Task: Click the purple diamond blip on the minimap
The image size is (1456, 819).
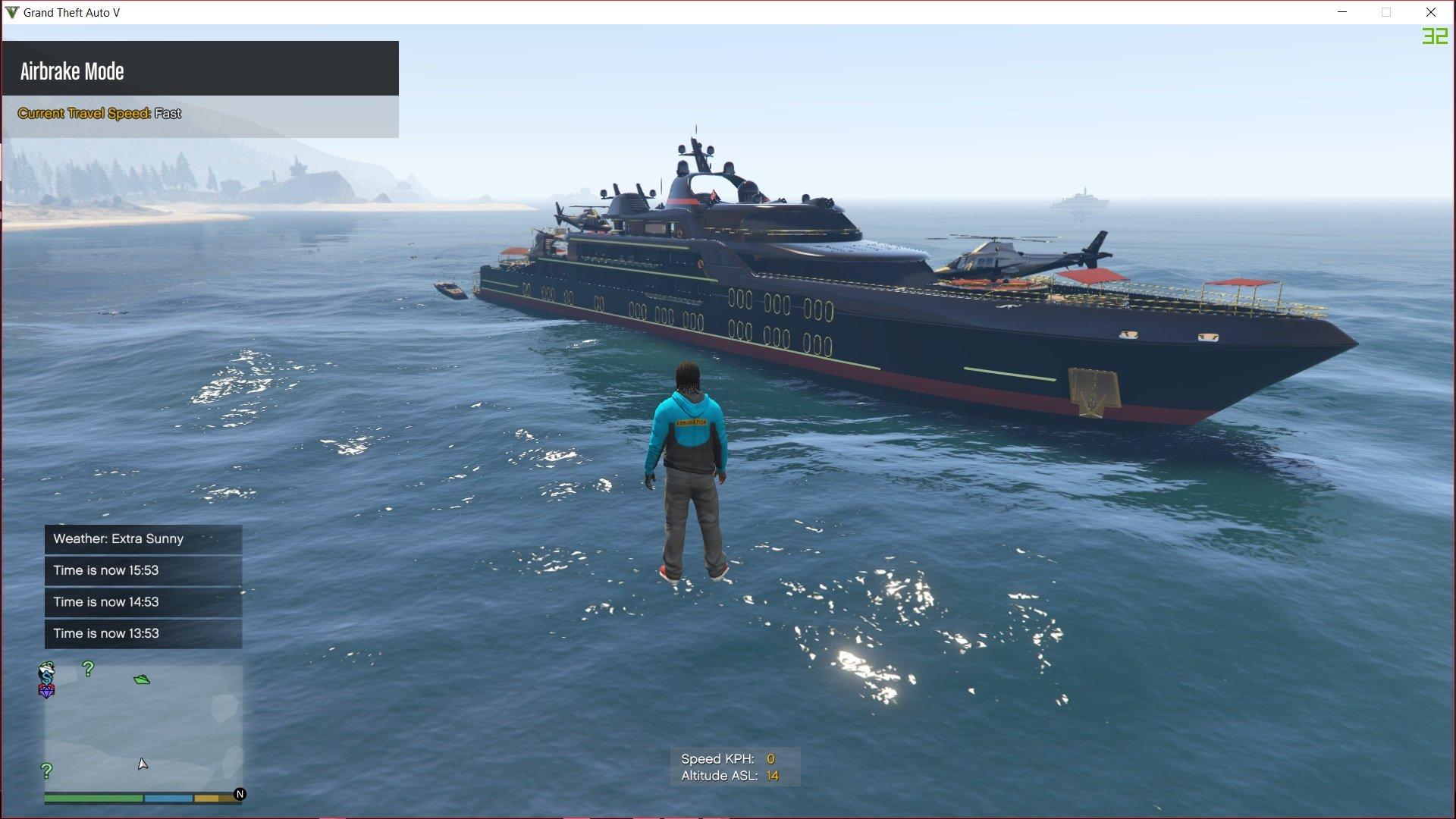Action: (x=47, y=692)
